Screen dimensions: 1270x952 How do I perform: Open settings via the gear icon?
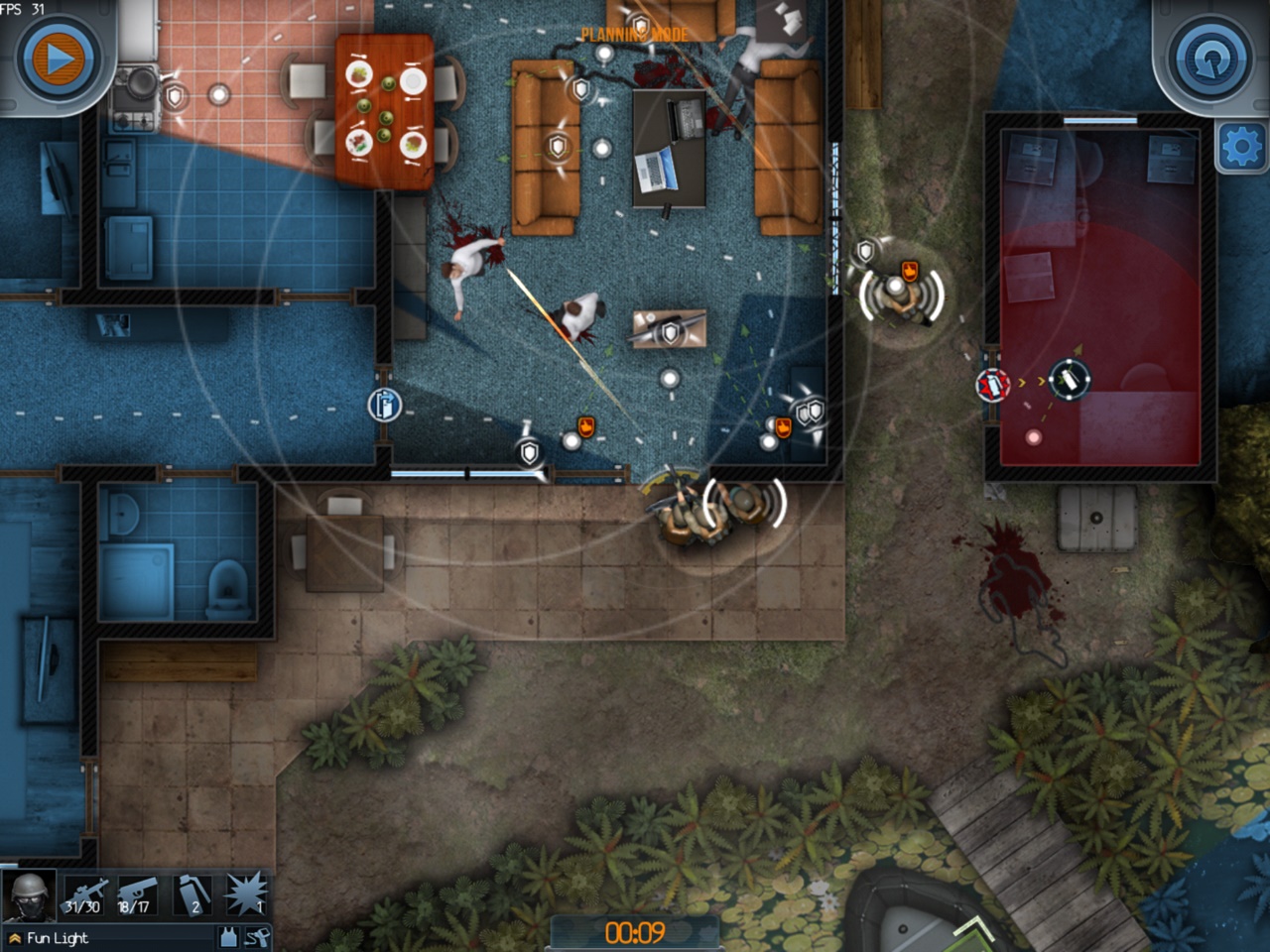click(x=1241, y=149)
